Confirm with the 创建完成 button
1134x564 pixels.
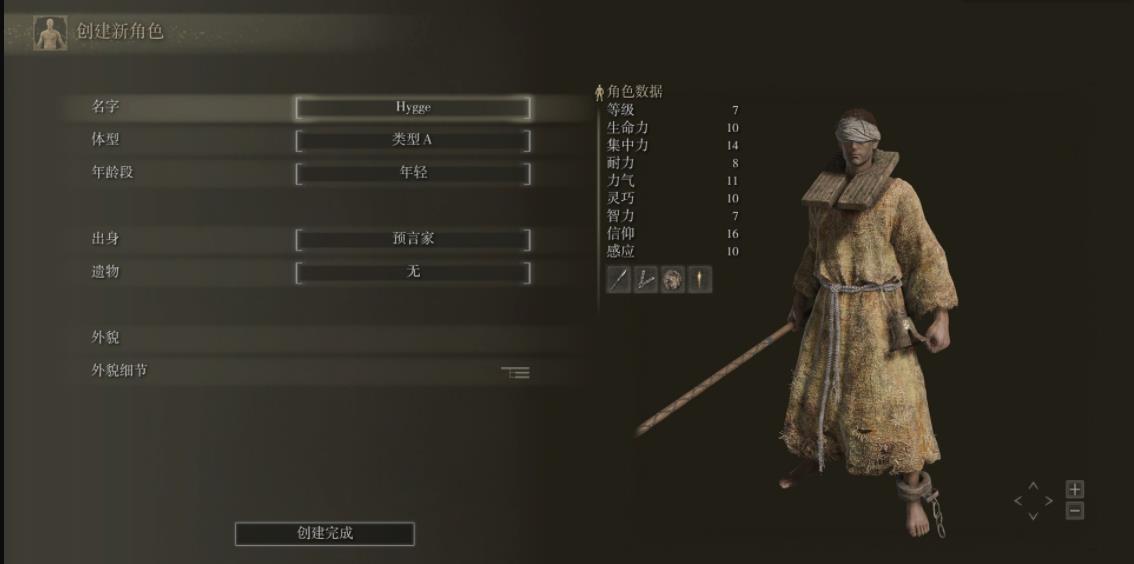pyautogui.click(x=324, y=534)
